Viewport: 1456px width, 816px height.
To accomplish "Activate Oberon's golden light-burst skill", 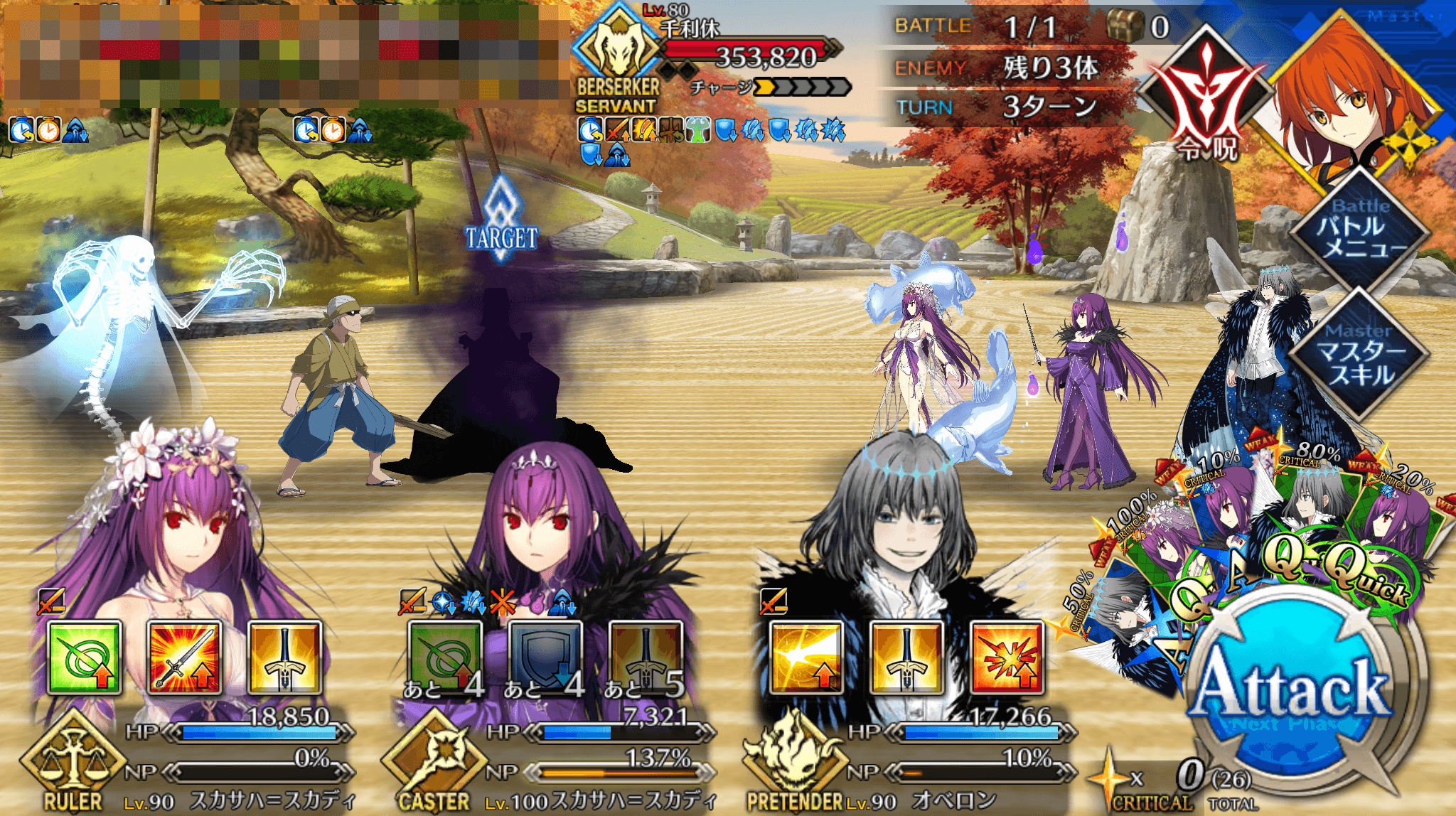I will point(806,657).
